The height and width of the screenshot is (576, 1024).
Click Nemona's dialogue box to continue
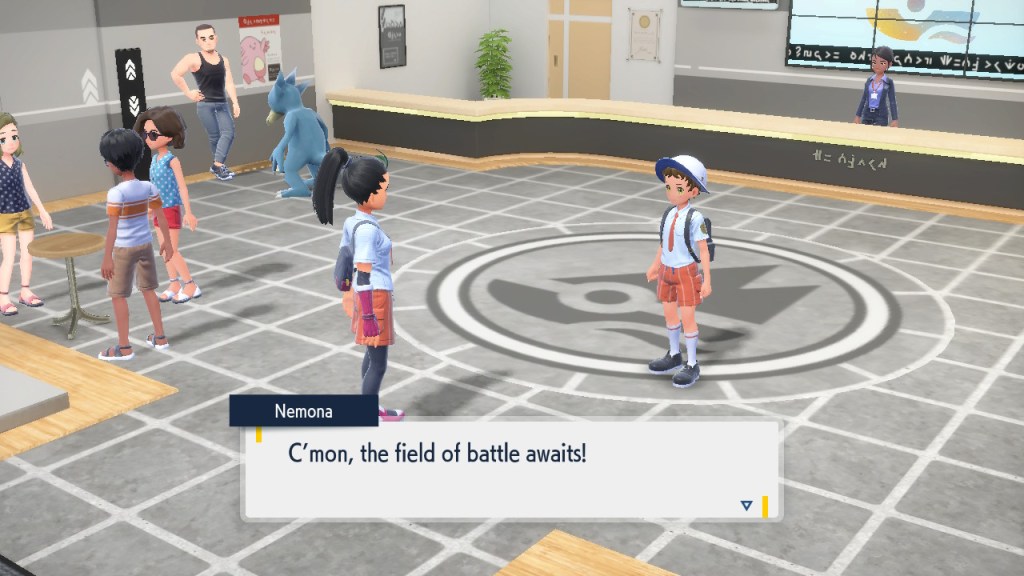click(x=511, y=469)
